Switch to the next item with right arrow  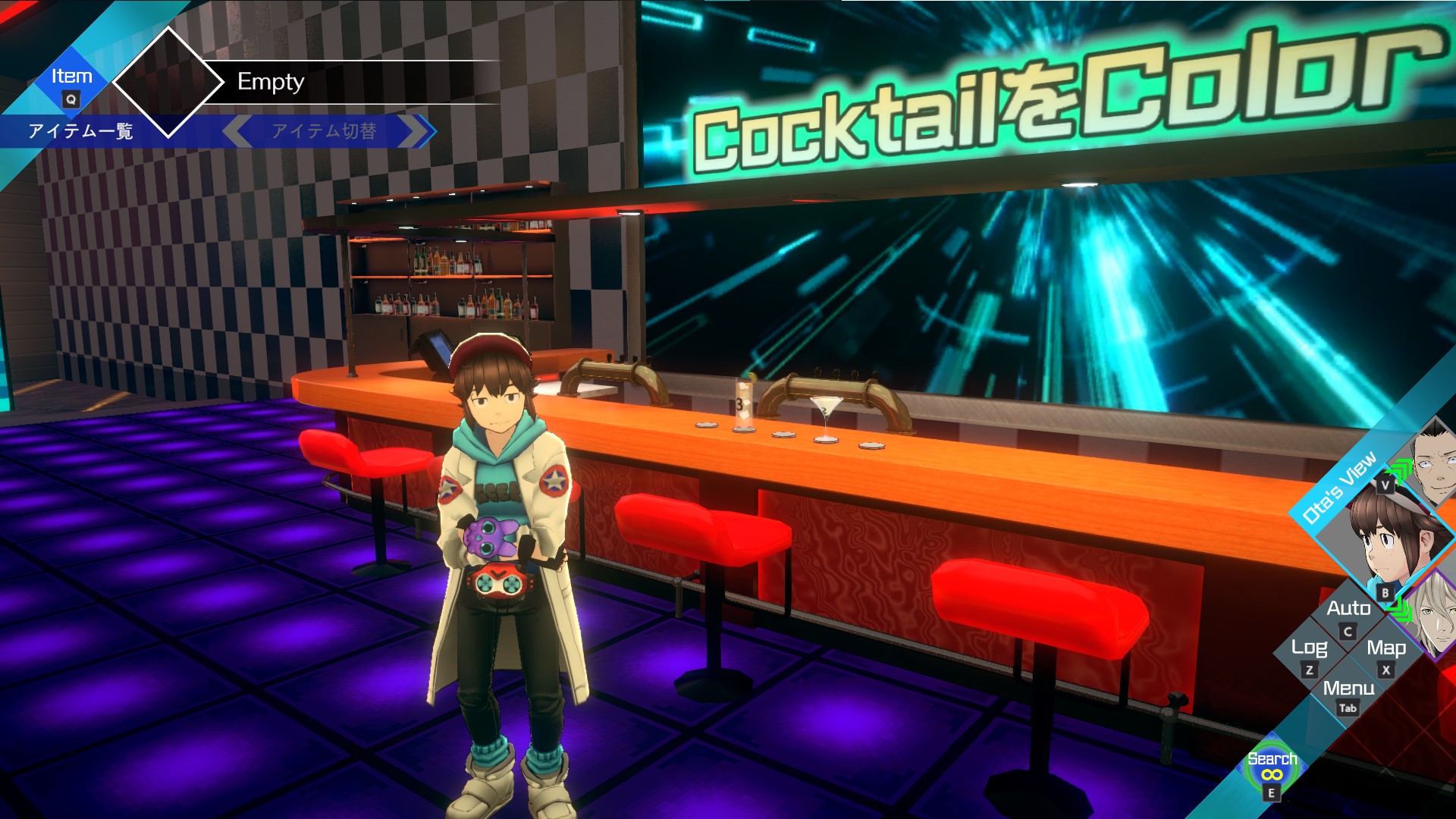tap(419, 131)
